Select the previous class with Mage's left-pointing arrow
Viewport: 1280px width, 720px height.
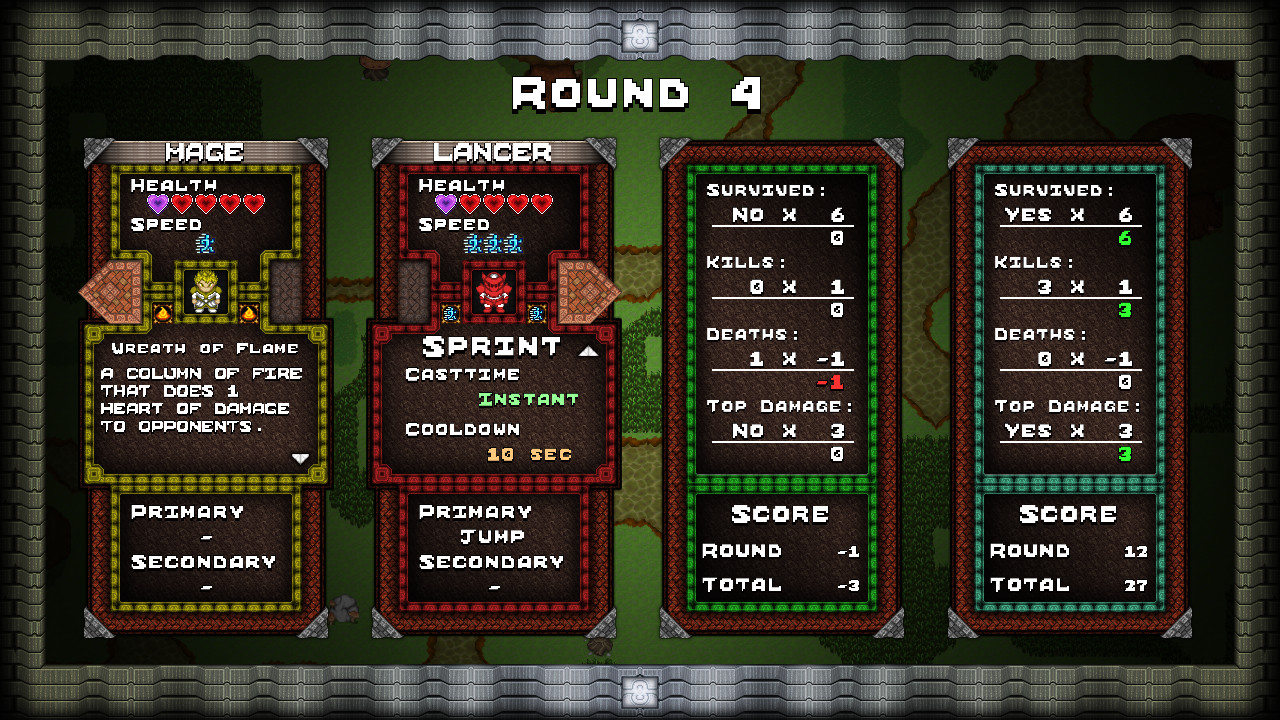coord(111,291)
